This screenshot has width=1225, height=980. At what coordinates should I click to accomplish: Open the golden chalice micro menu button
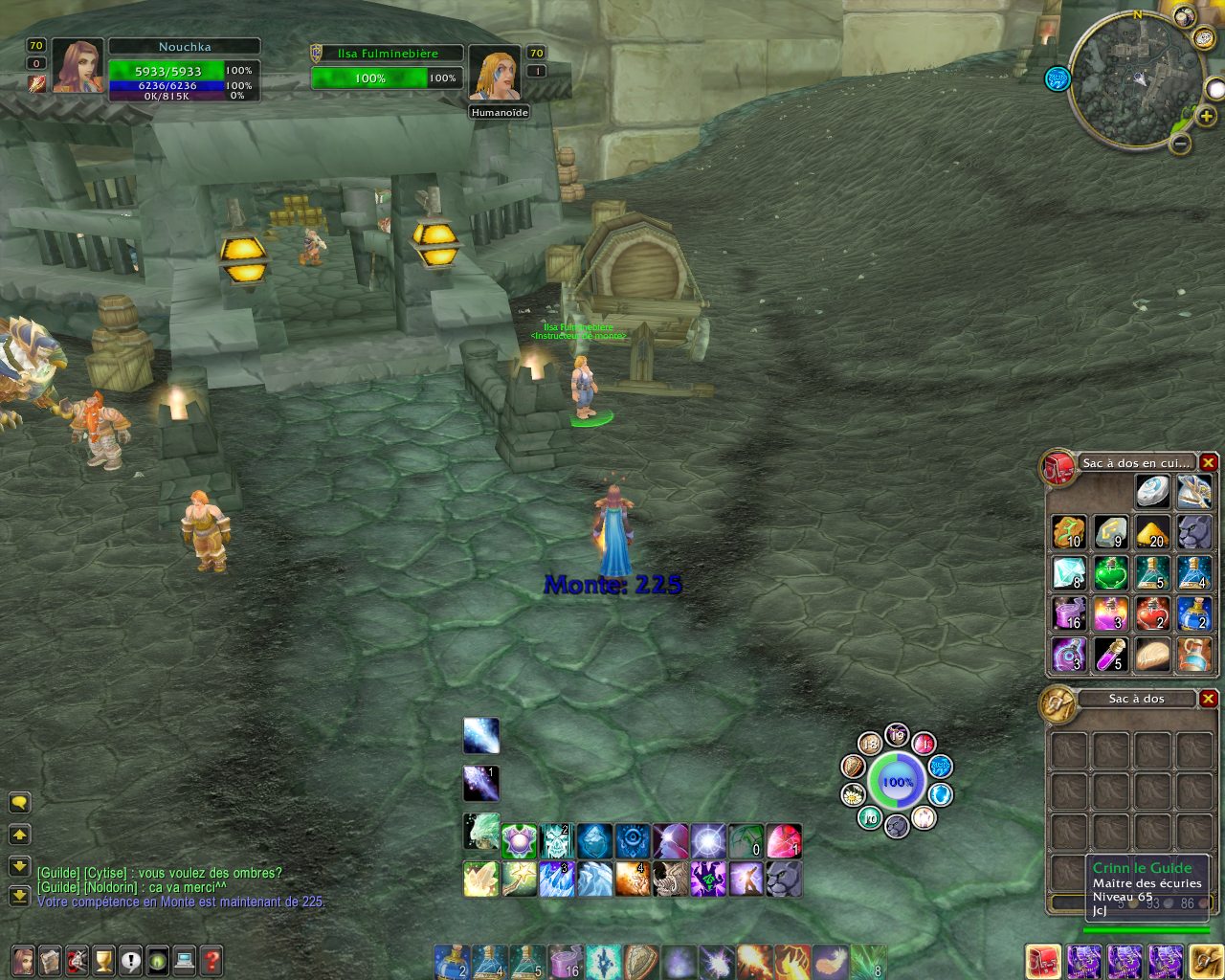tap(103, 958)
